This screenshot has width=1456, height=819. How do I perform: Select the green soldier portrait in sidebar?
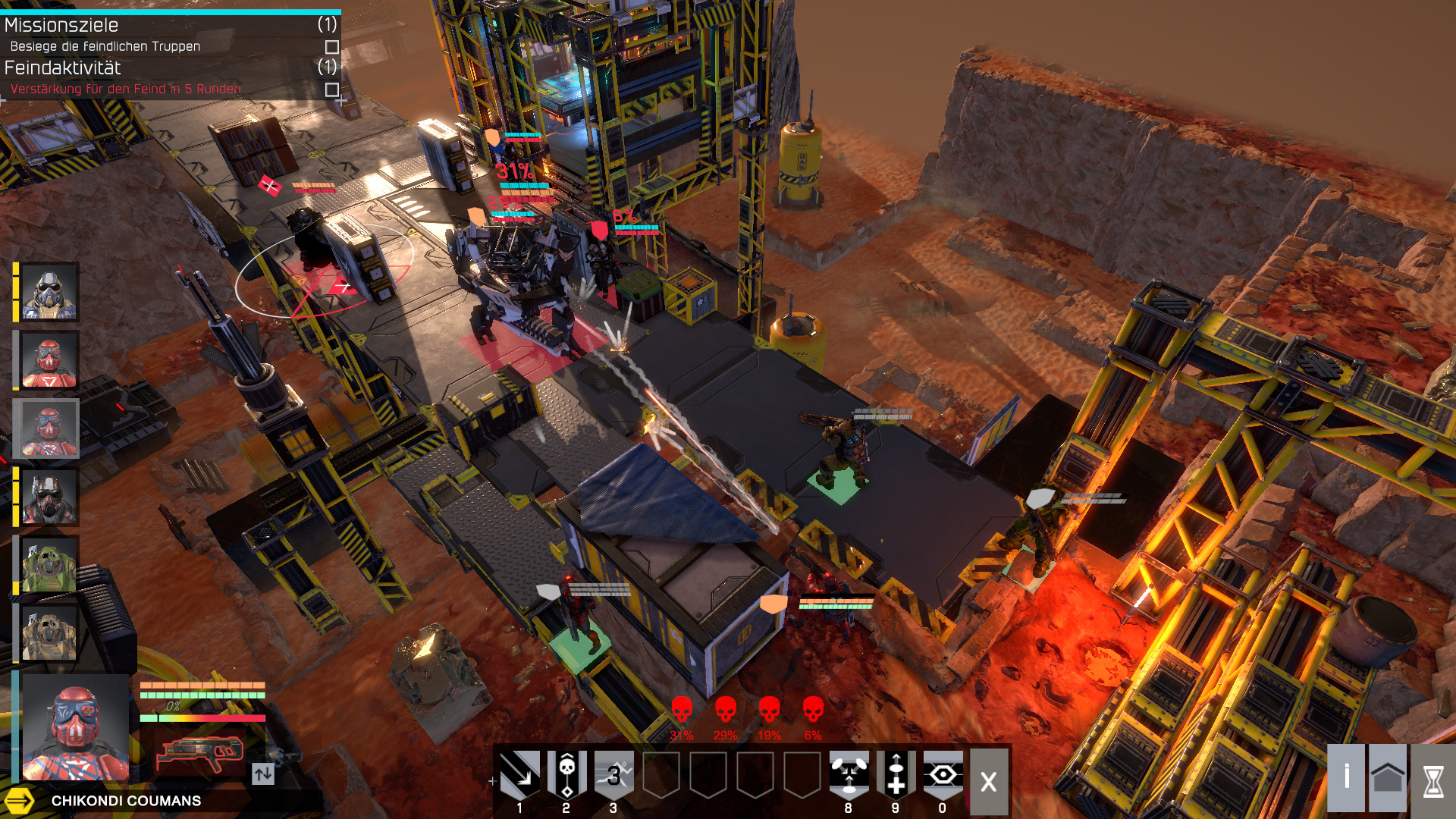[49, 563]
